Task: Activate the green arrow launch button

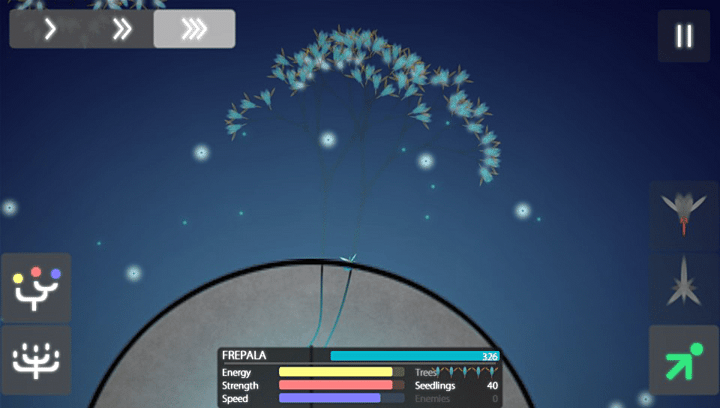Action: click(684, 360)
